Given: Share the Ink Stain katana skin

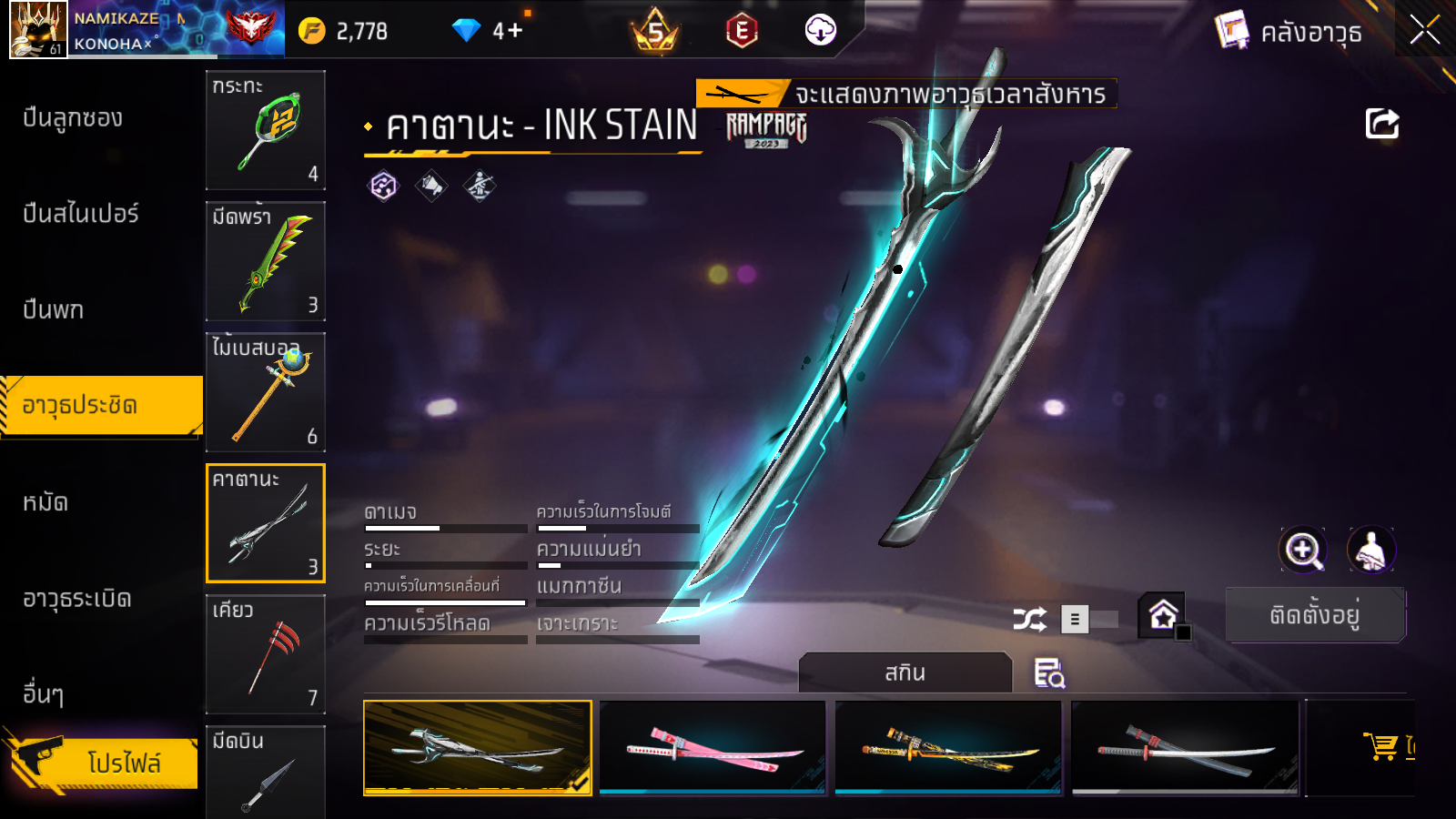Looking at the screenshot, I should 1381,124.
